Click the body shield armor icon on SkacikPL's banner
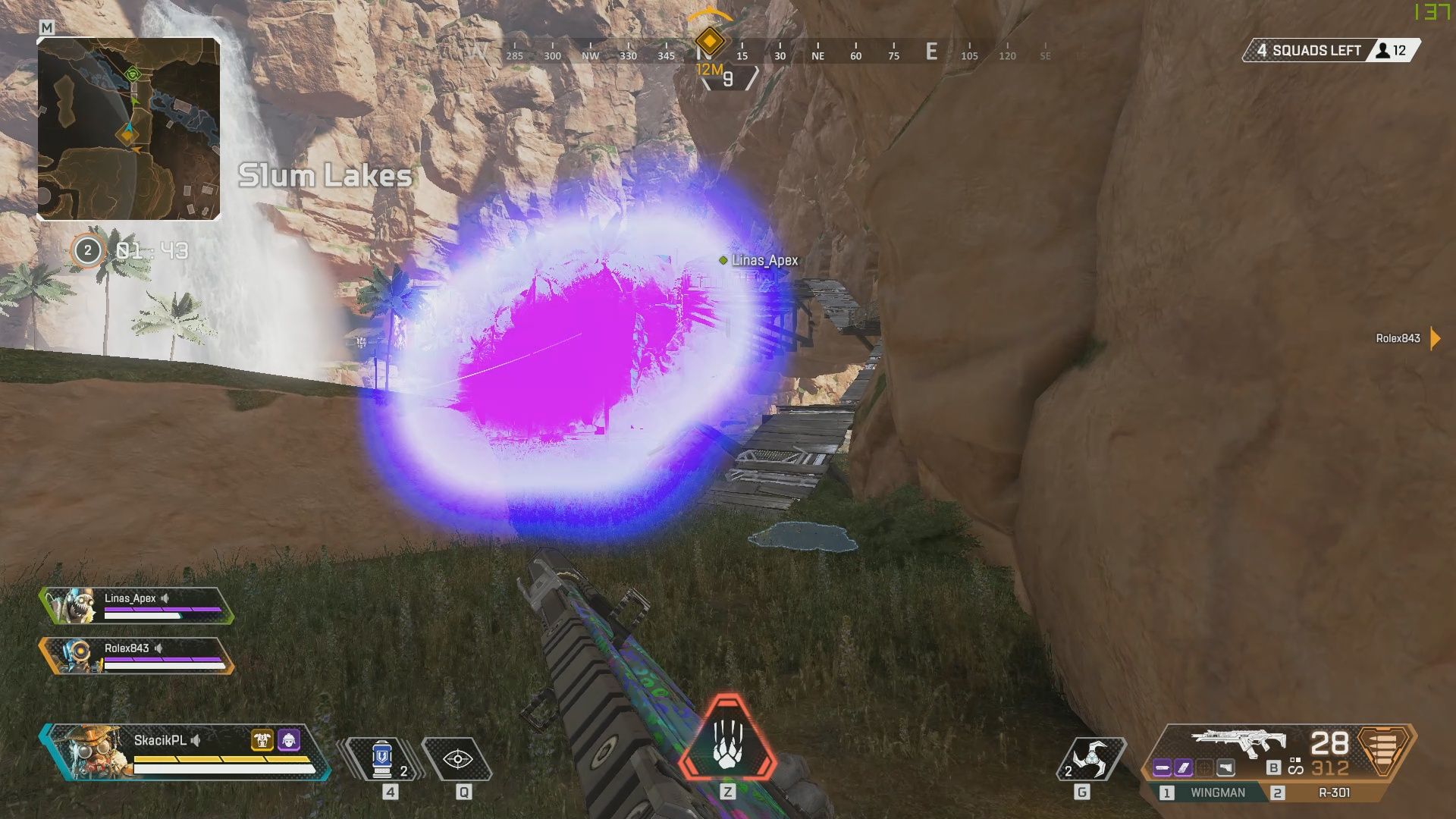This screenshot has width=1456, height=819. coord(262,739)
